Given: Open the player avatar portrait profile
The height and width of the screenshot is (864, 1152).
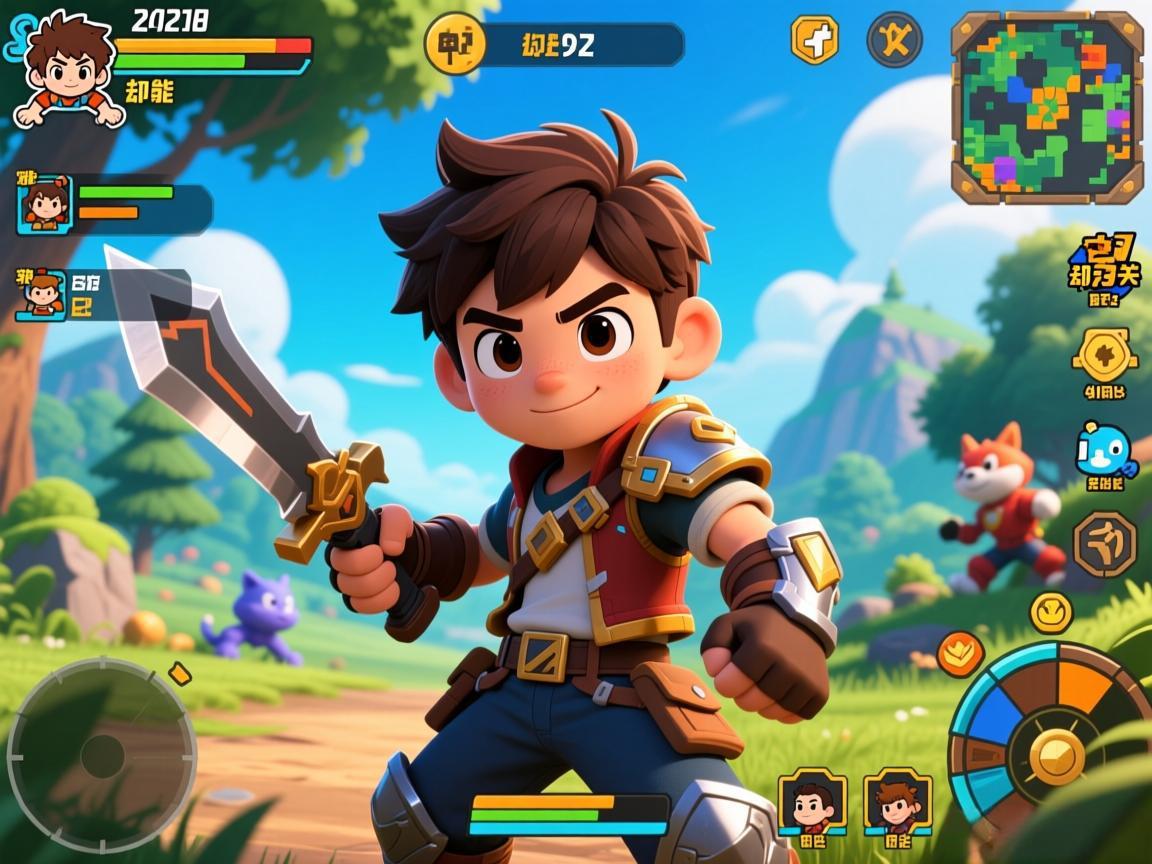Looking at the screenshot, I should pos(68,70).
